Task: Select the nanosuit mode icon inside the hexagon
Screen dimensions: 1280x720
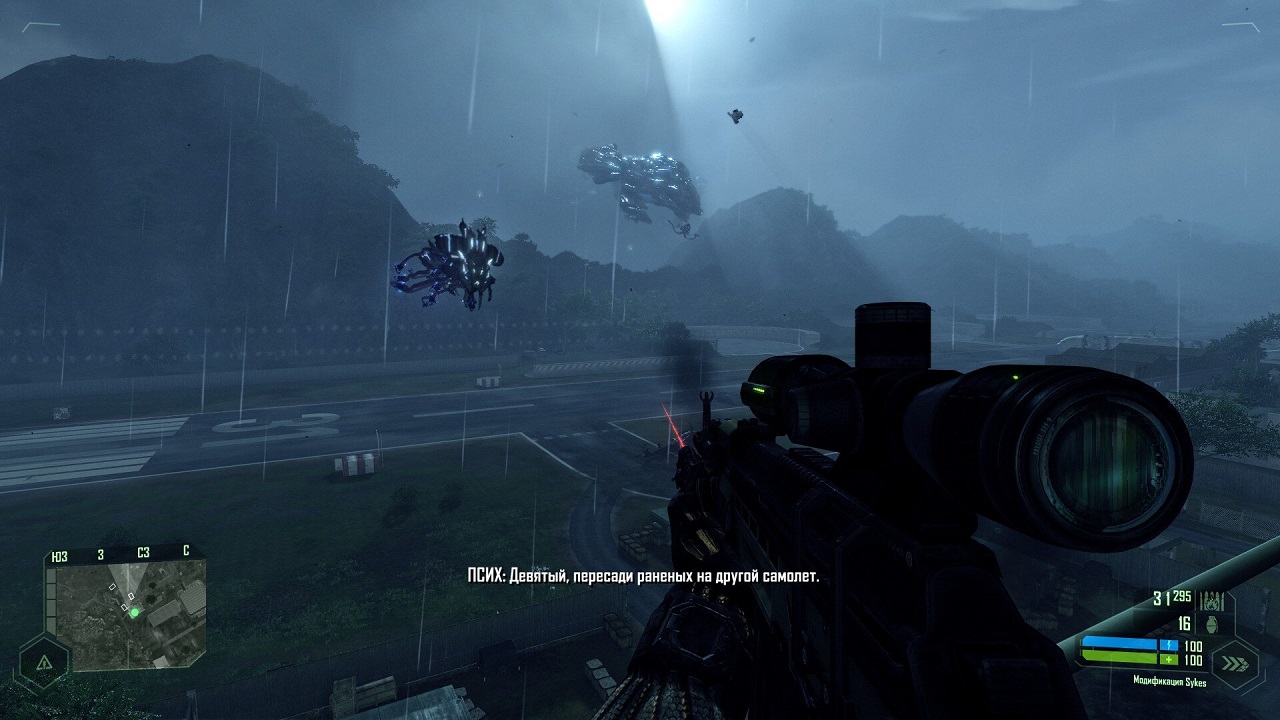Action: coord(45,662)
